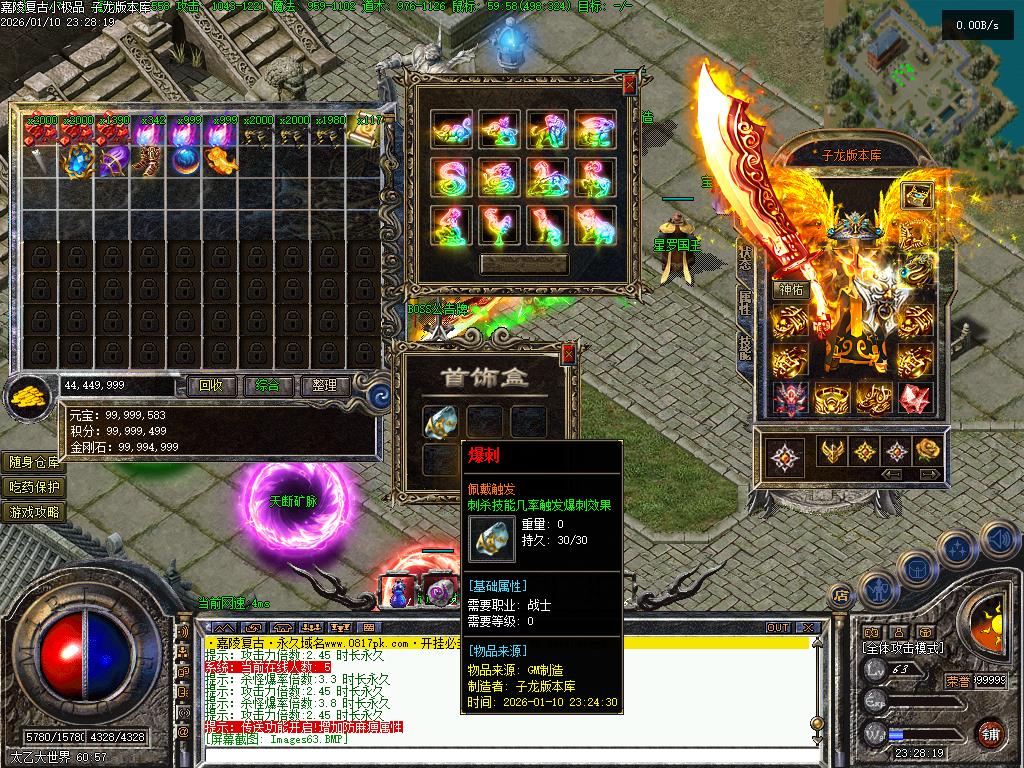The image size is (1024, 768).
Task: Select the red crystal equipment slot
Action: pos(914,399)
